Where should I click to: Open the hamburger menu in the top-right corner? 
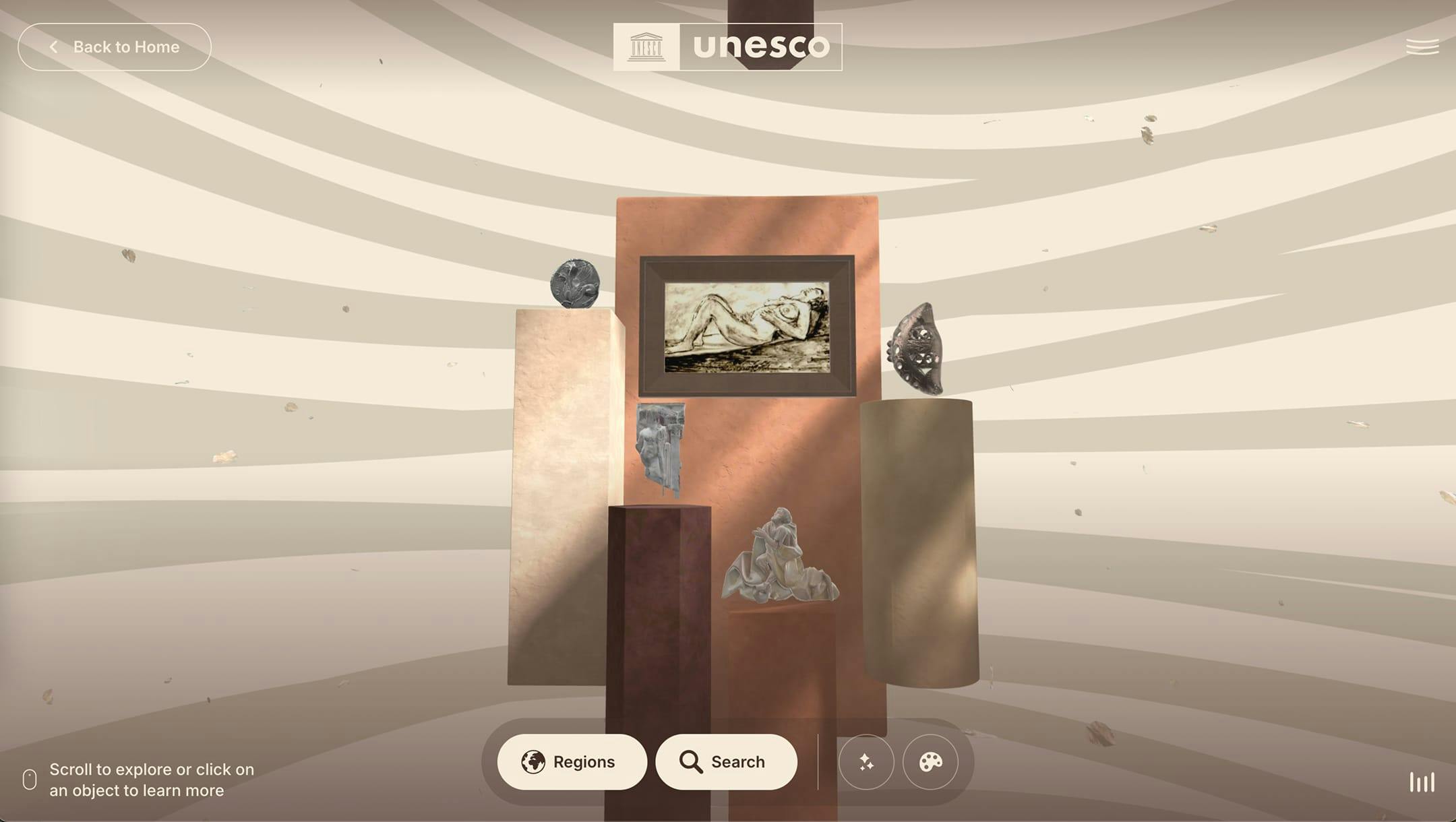[x=1422, y=46]
